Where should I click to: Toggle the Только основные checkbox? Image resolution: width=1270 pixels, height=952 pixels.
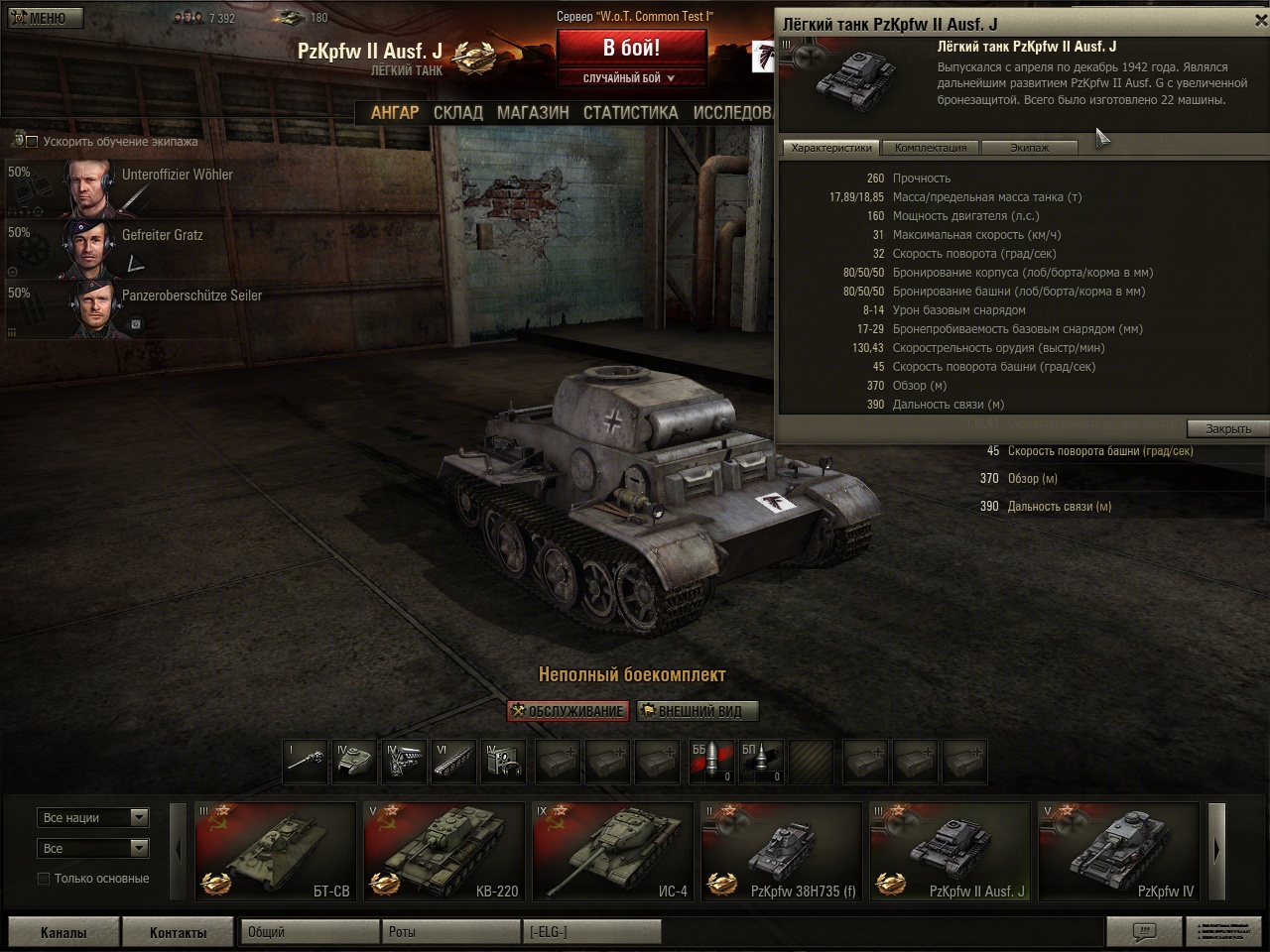44,879
